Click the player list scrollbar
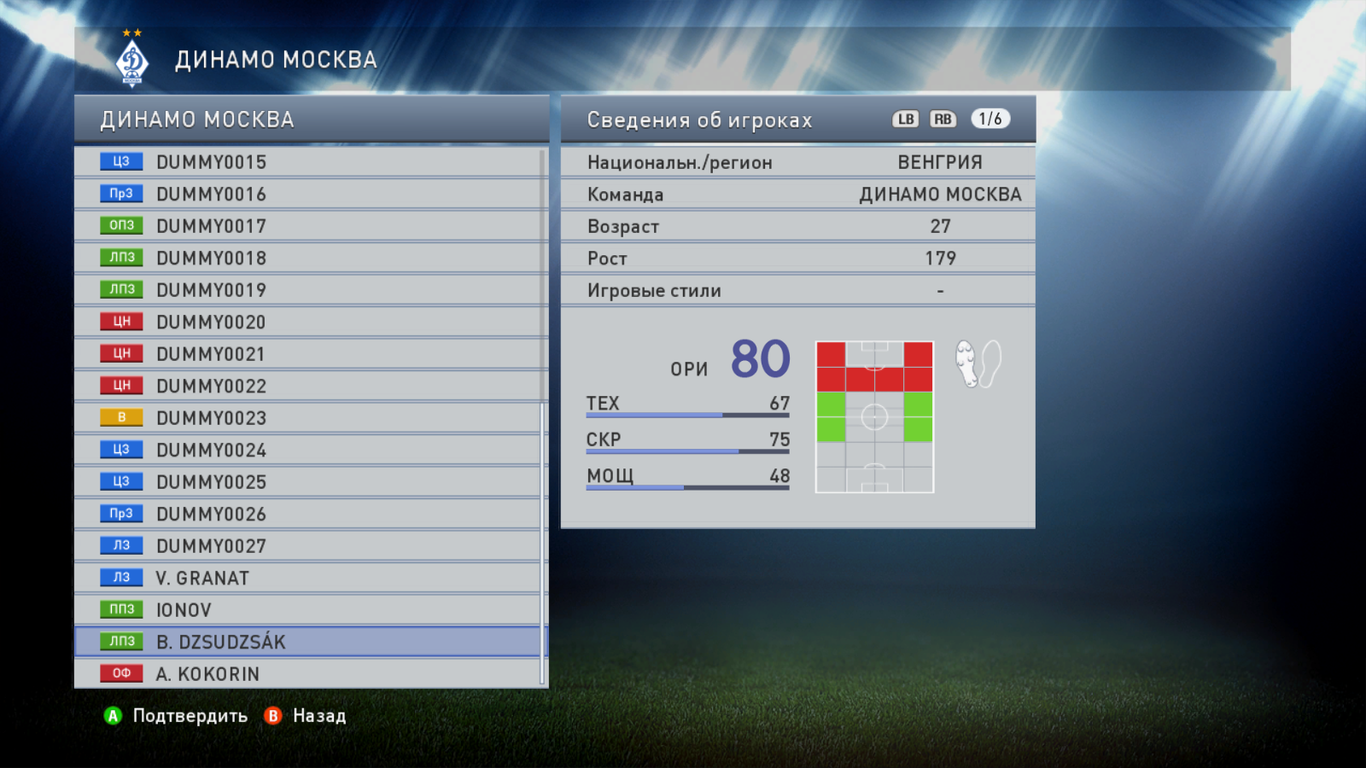The height and width of the screenshot is (768, 1366). coord(543,540)
